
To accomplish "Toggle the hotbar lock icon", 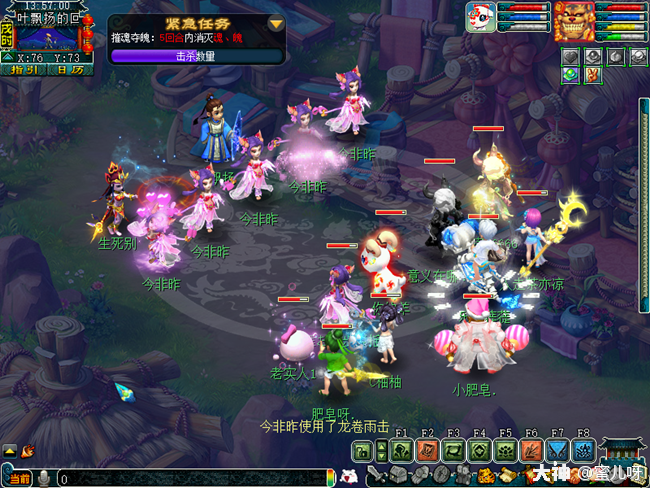I will coord(362,454).
